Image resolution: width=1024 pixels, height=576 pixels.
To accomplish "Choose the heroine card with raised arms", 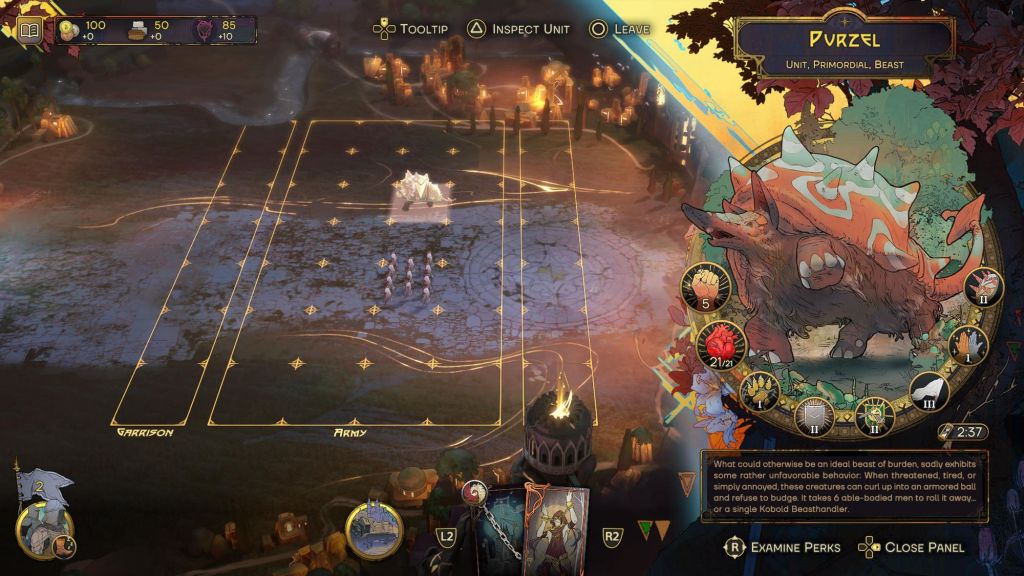I will pos(555,527).
